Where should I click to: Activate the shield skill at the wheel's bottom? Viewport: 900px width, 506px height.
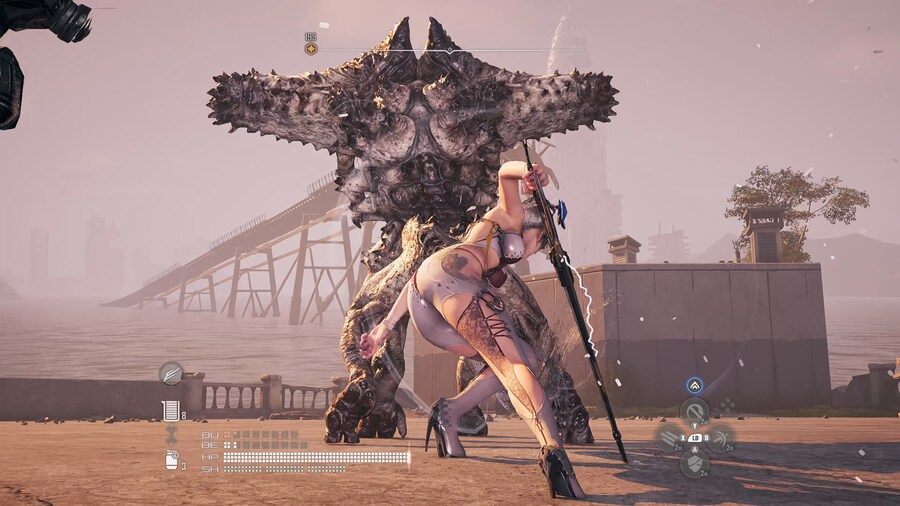click(695, 463)
